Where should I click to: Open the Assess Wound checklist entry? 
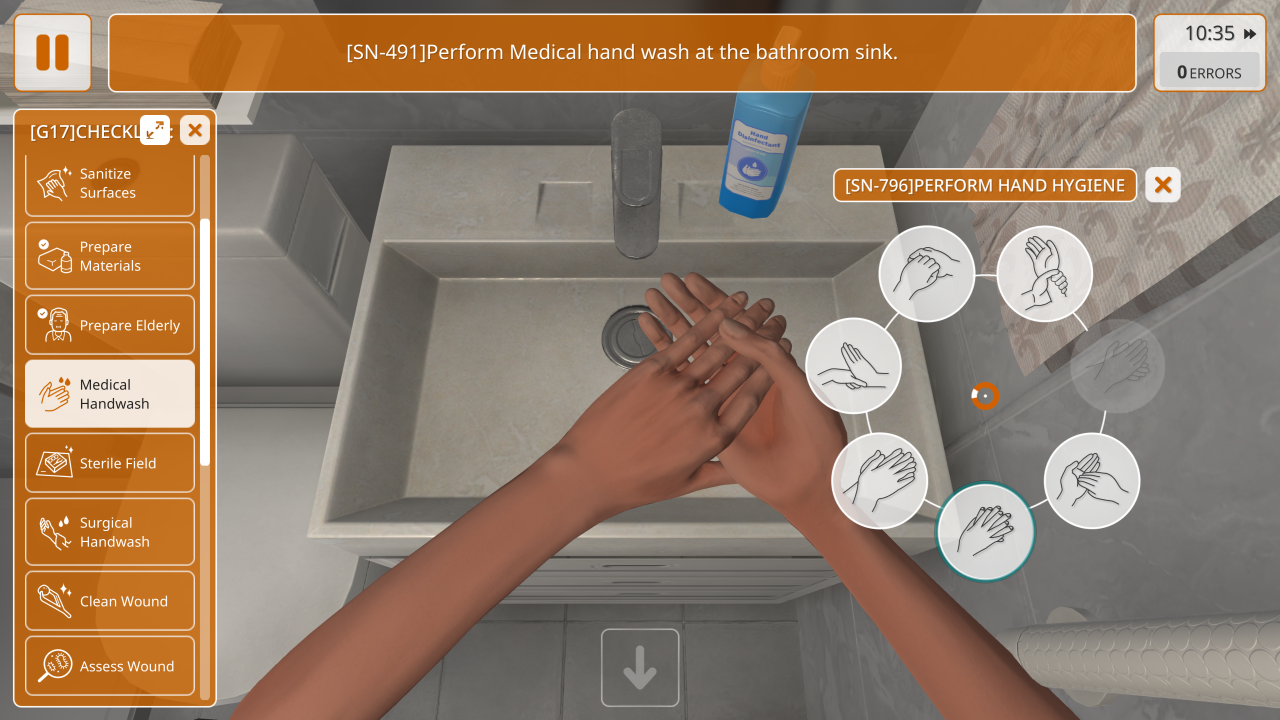pos(110,666)
